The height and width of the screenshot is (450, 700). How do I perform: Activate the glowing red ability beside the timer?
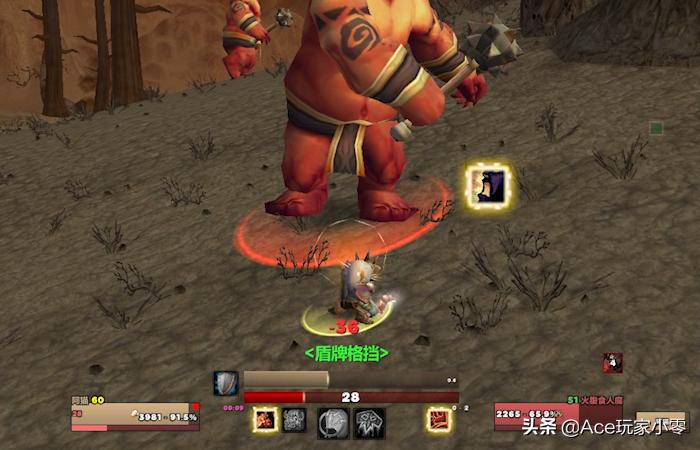(x=265, y=421)
